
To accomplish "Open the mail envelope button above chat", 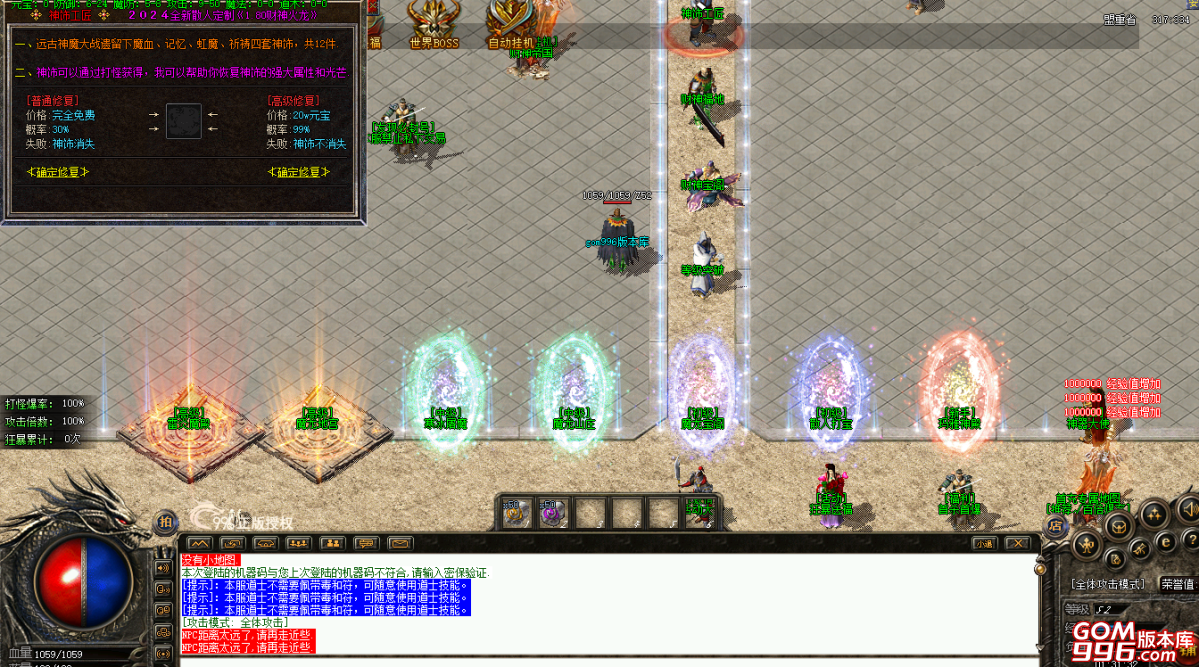I will point(400,543).
